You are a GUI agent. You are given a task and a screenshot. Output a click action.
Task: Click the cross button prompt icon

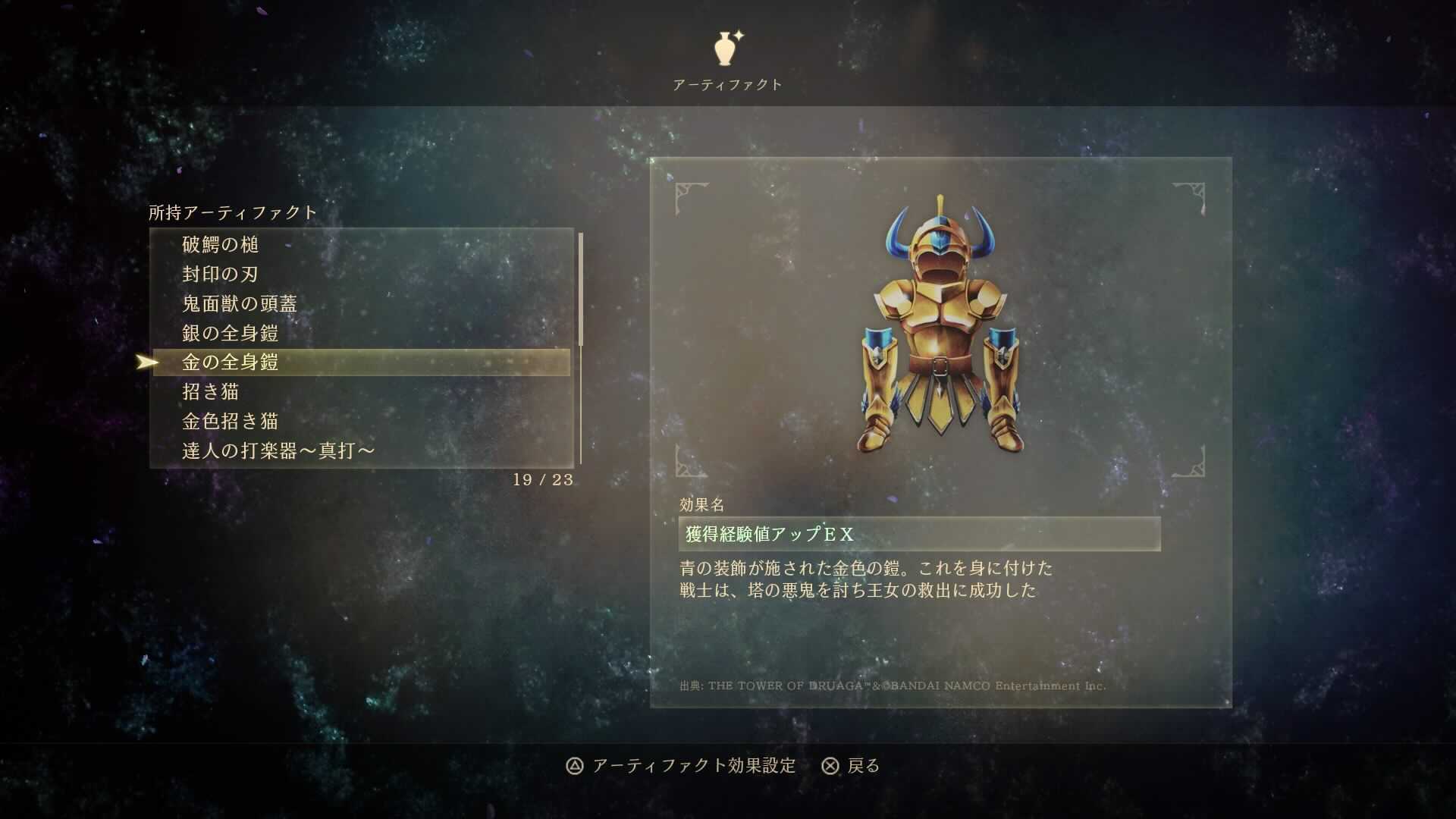pyautogui.click(x=830, y=767)
